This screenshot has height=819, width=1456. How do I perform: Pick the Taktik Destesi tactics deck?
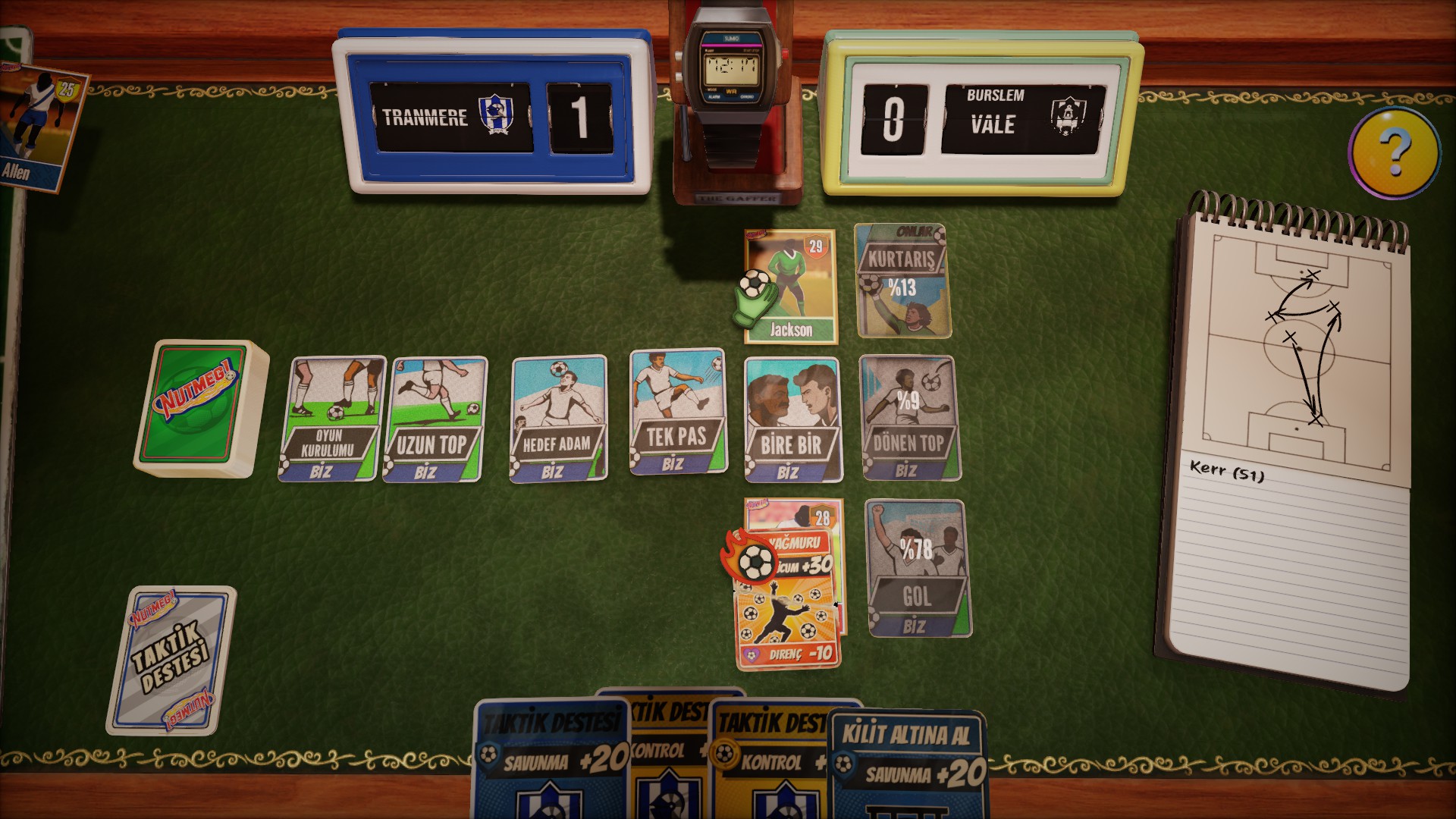click(x=171, y=661)
